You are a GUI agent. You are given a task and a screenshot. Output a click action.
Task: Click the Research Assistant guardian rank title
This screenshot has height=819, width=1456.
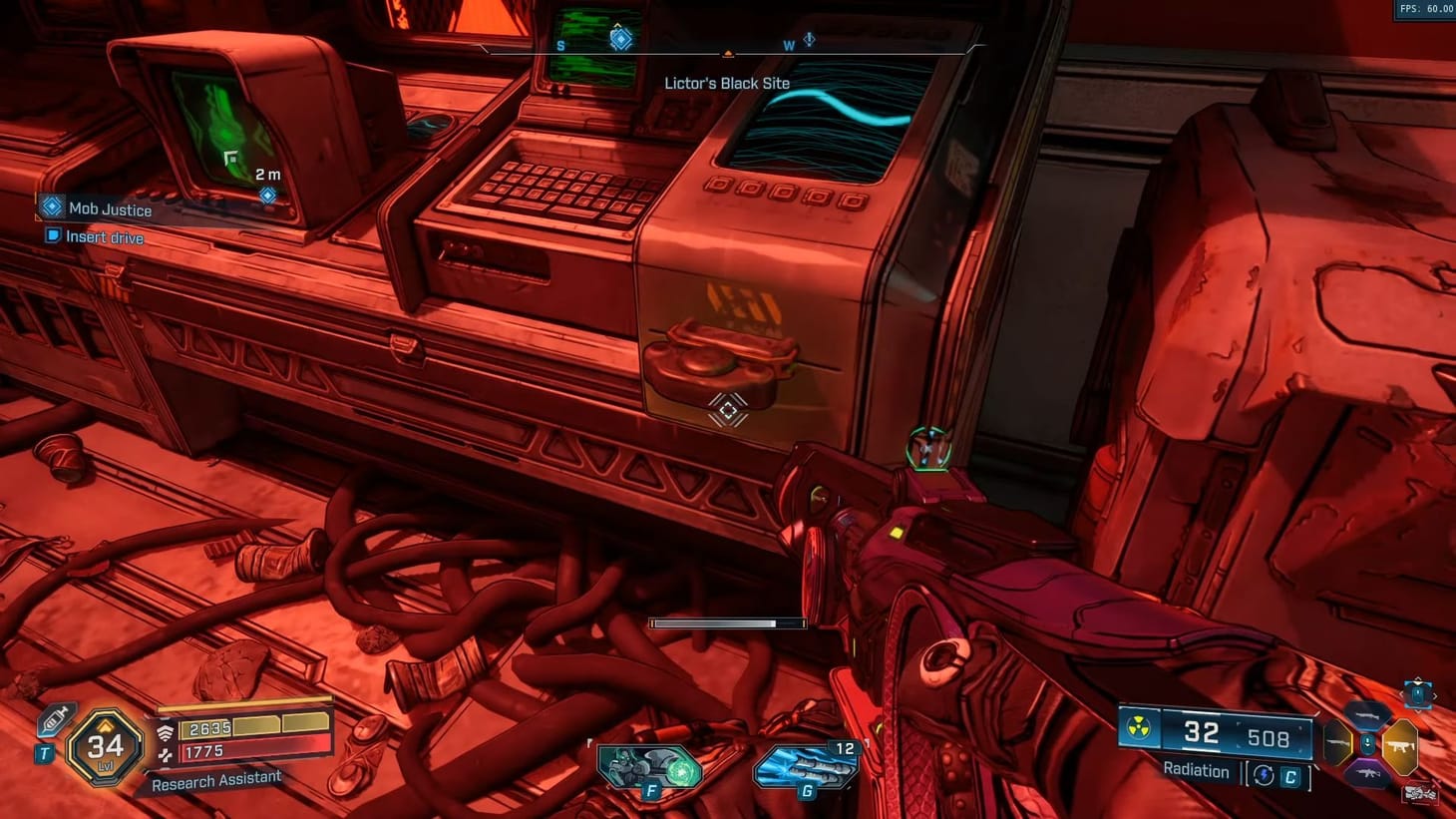point(217,782)
